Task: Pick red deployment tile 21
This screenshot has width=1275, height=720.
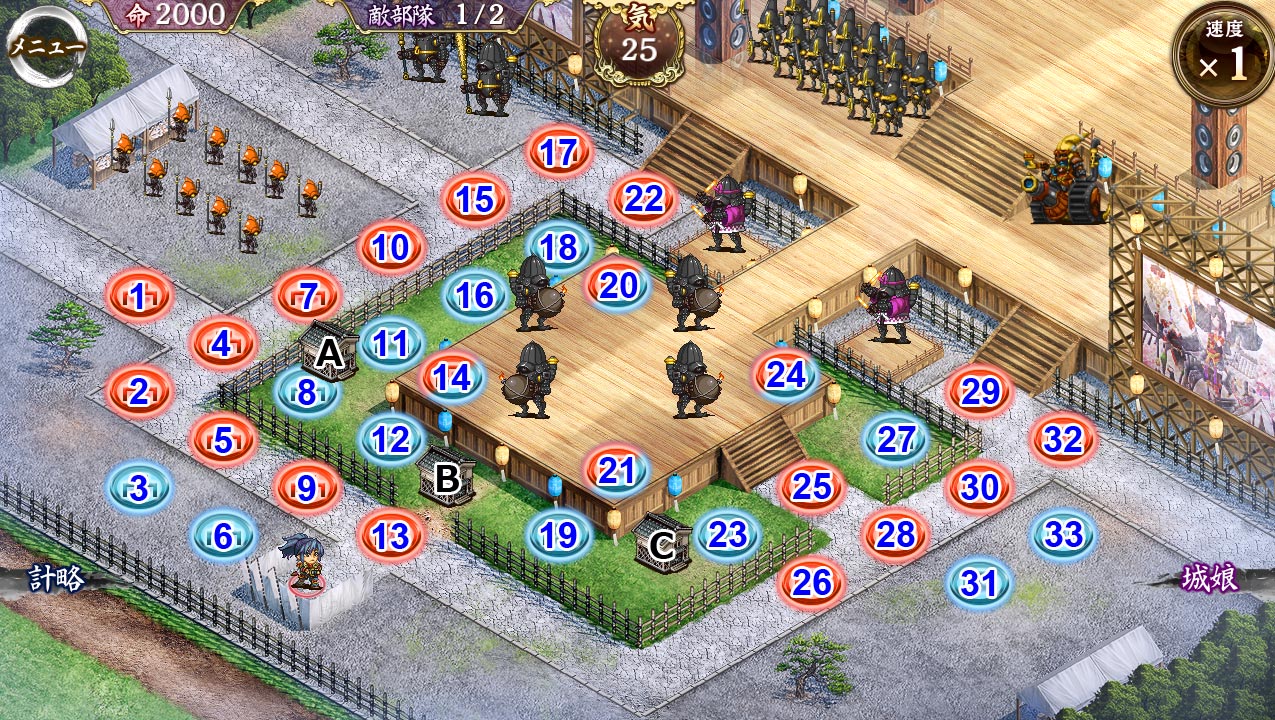Action: point(617,471)
